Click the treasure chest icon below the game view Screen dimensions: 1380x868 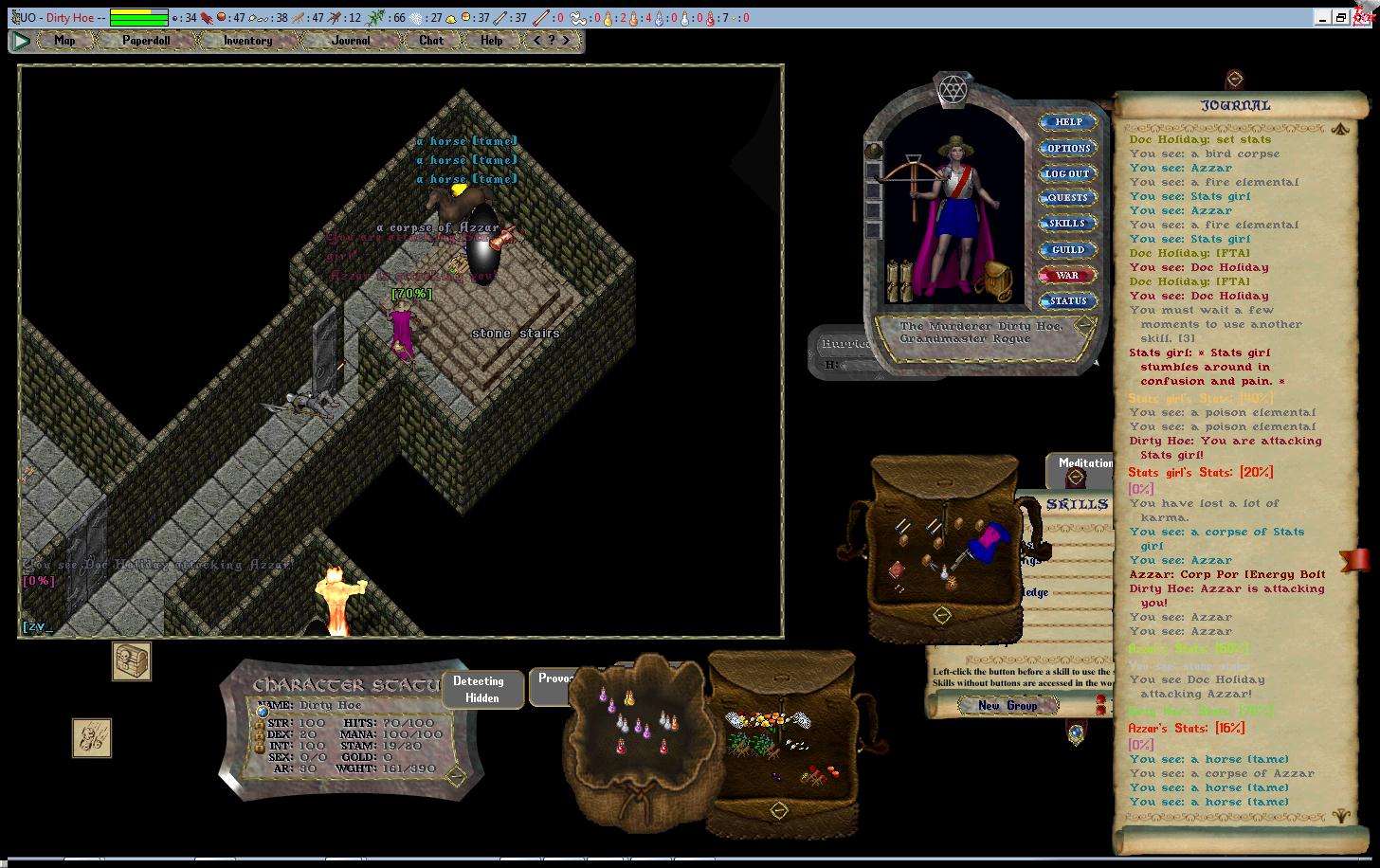click(132, 661)
